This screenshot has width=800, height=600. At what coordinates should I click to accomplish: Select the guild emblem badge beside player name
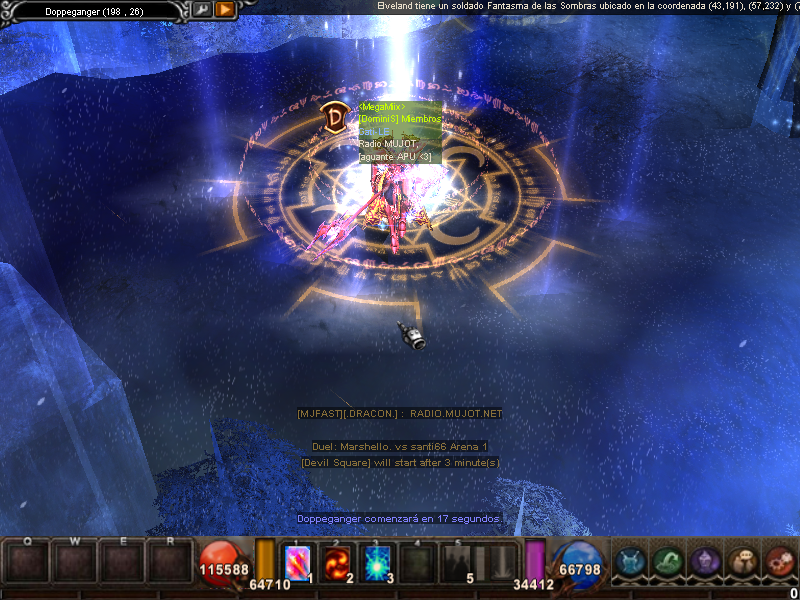click(334, 117)
